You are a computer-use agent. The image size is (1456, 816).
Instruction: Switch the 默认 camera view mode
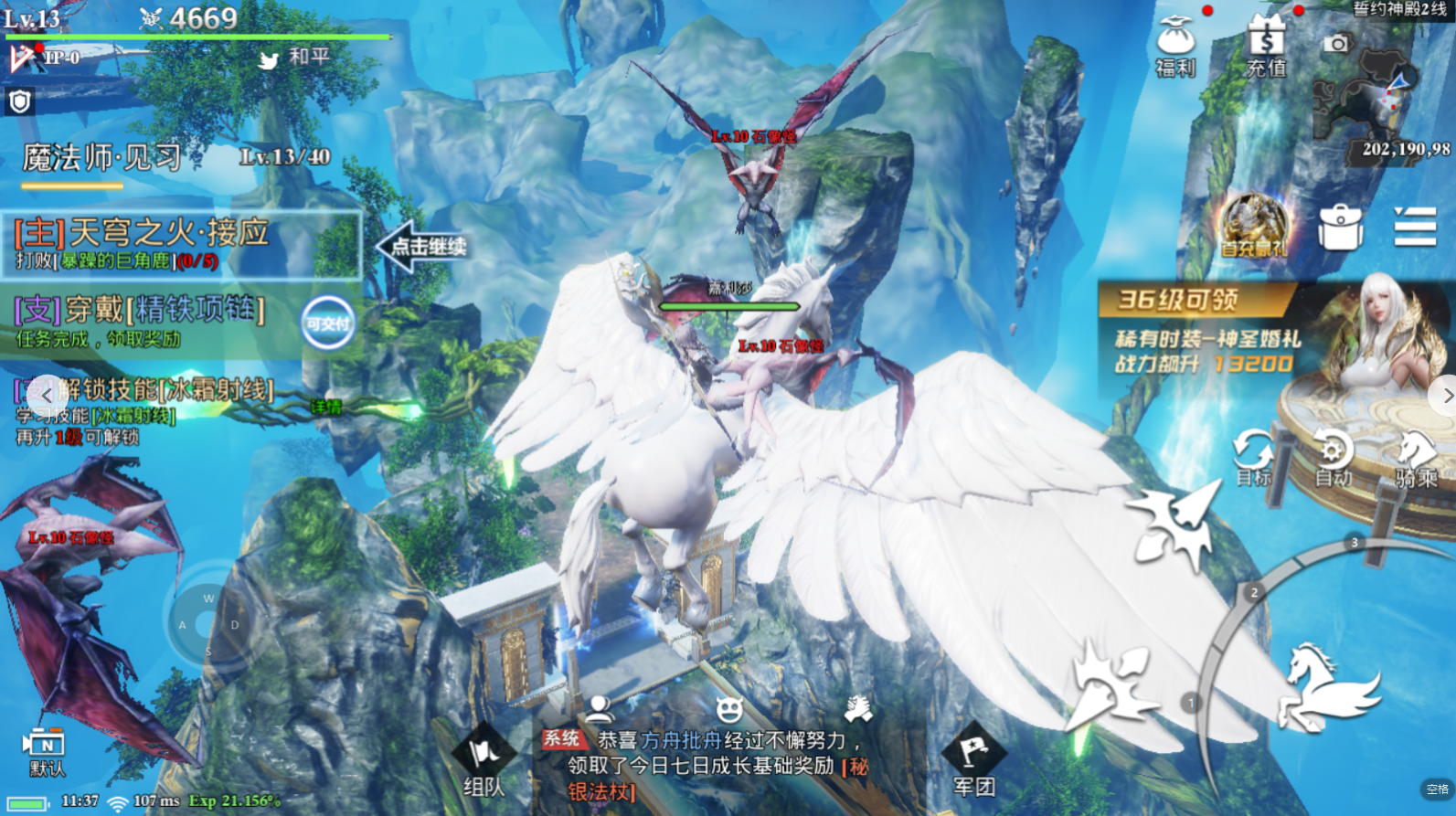tap(46, 751)
